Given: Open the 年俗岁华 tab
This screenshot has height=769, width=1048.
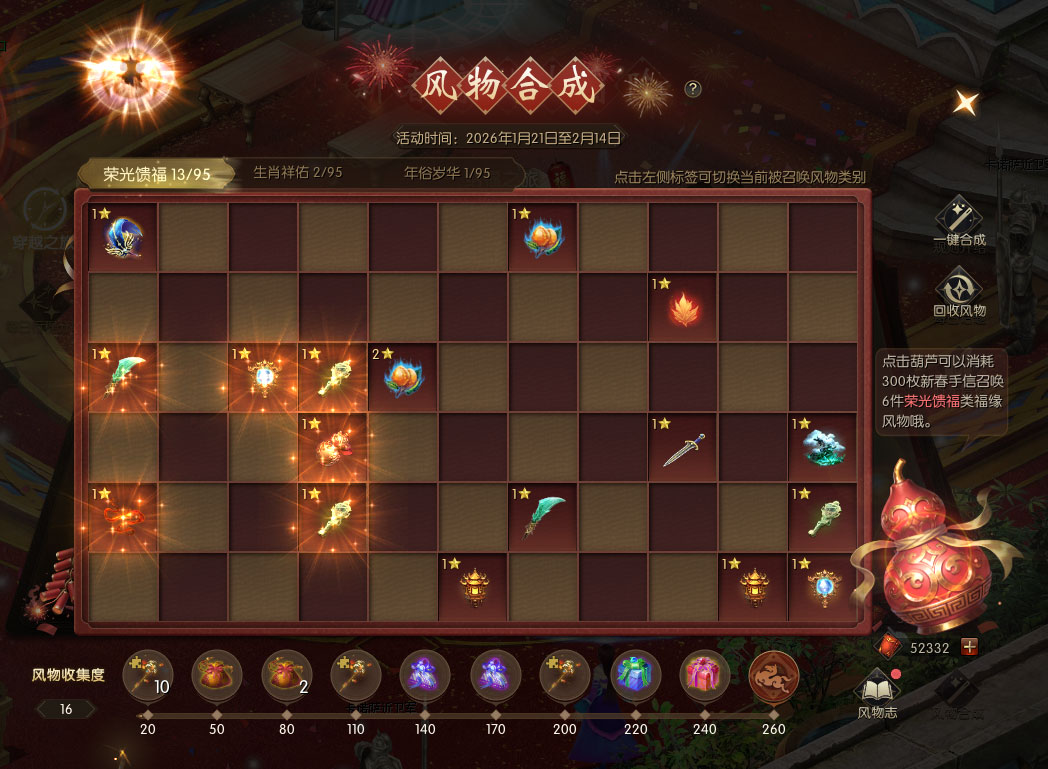Looking at the screenshot, I should pos(447,172).
